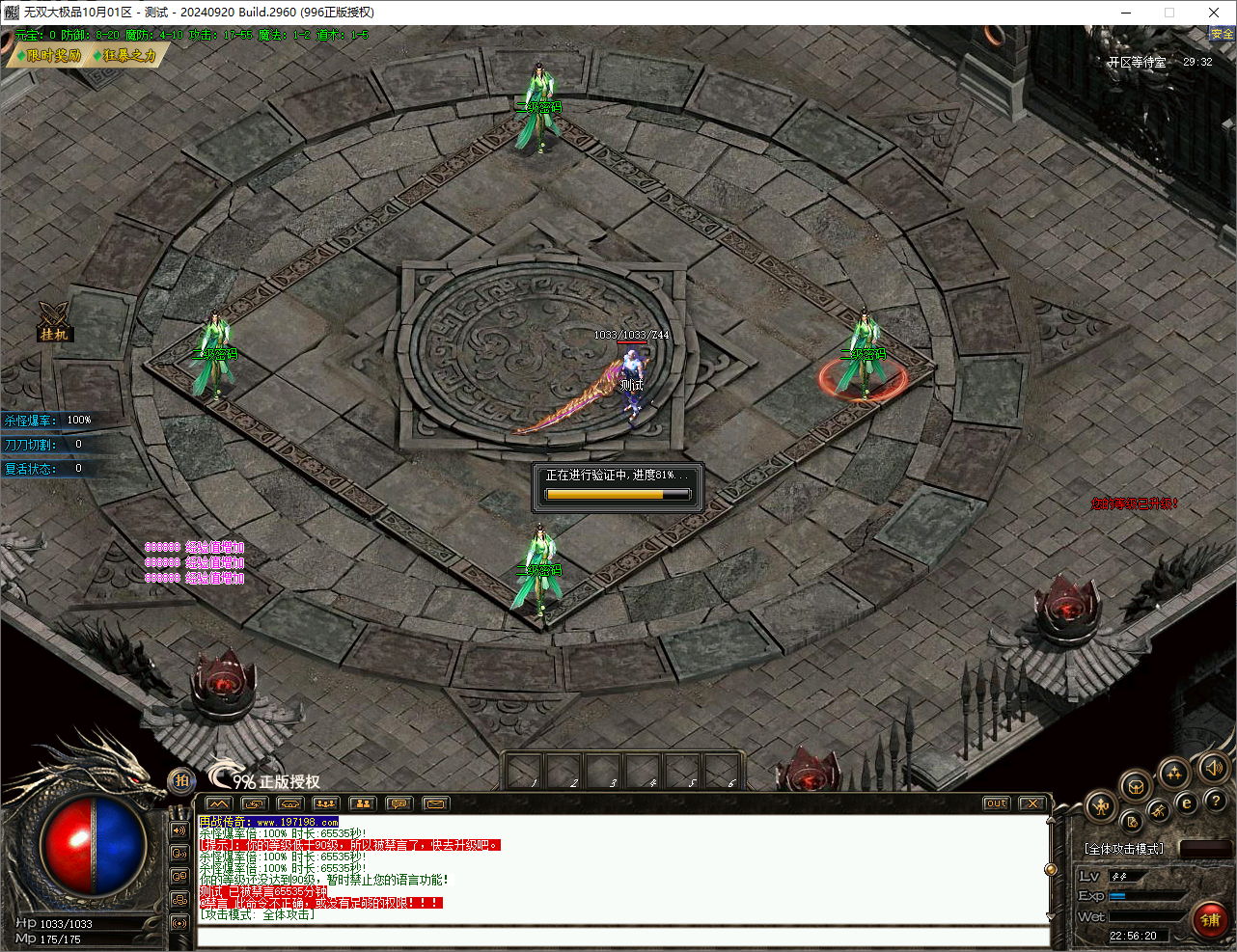Viewport: 1237px width, 952px height.
Task: Toggle the 安全 safe mode at top right
Action: (1220, 33)
